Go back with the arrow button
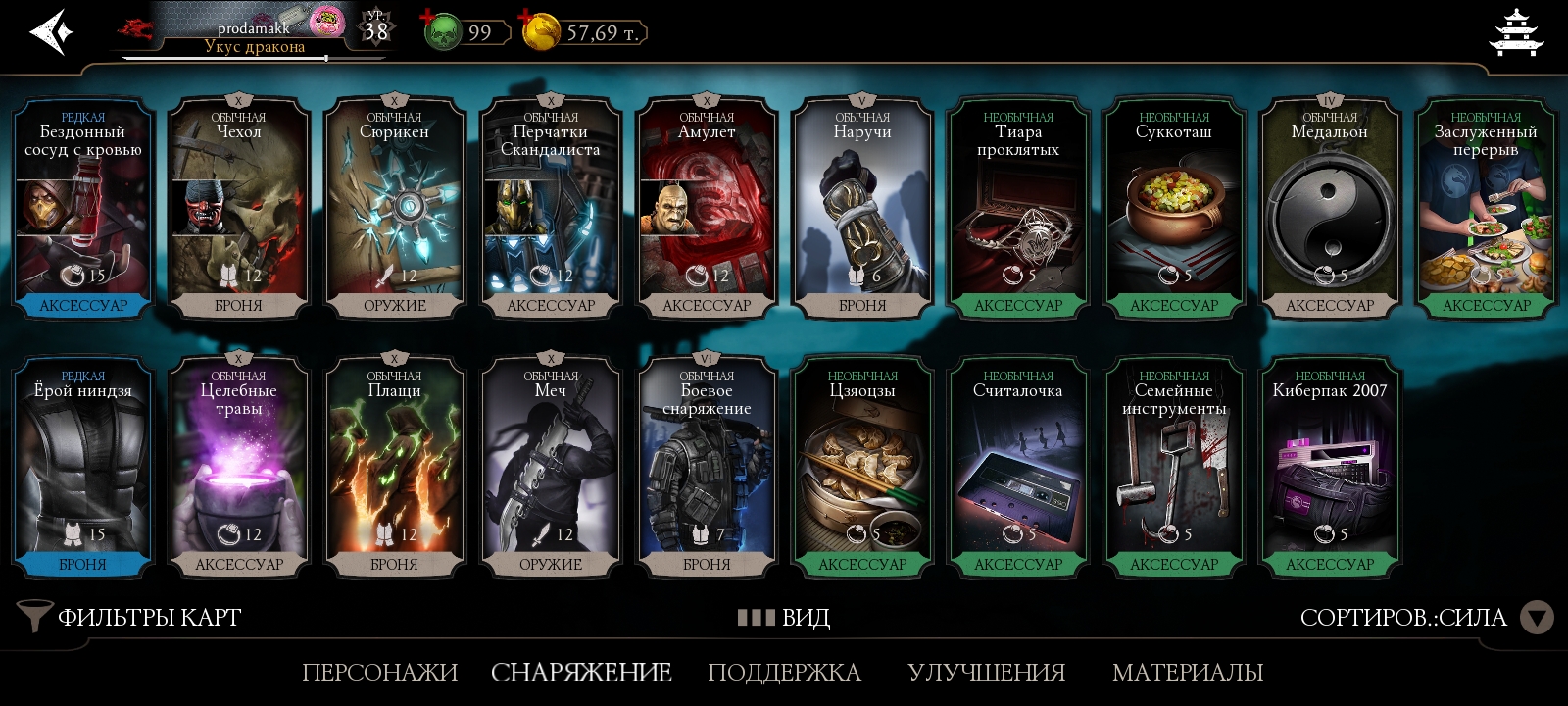Image resolution: width=1568 pixels, height=706 pixels. (x=51, y=32)
